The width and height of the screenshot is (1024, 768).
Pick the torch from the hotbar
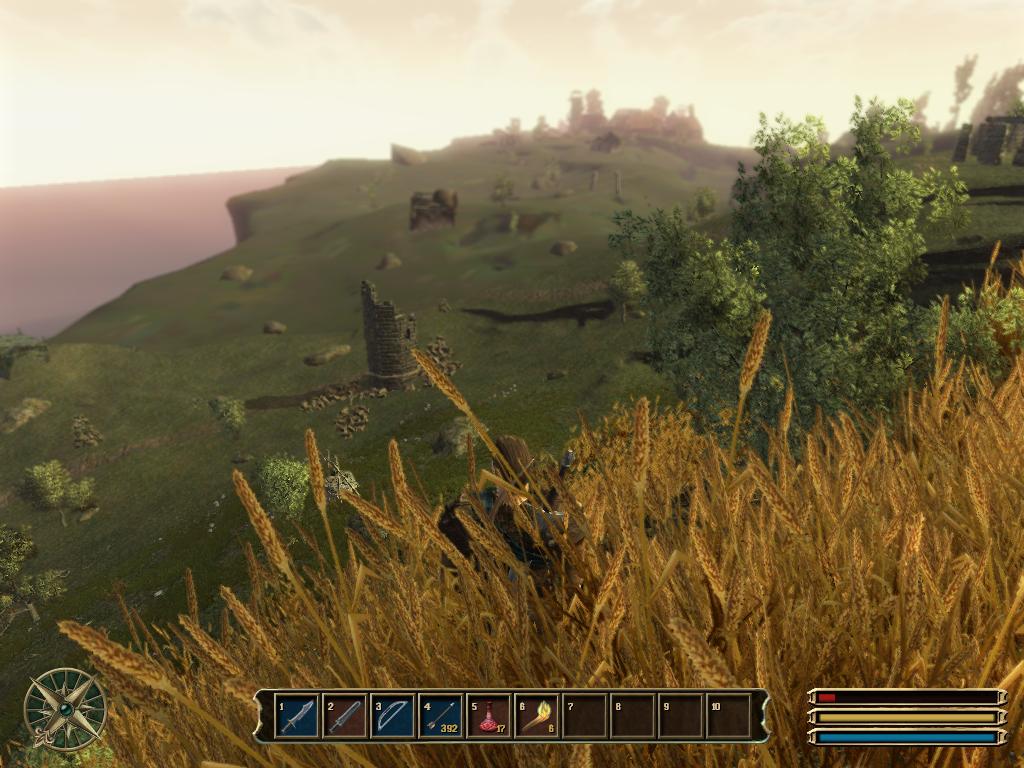pos(536,716)
